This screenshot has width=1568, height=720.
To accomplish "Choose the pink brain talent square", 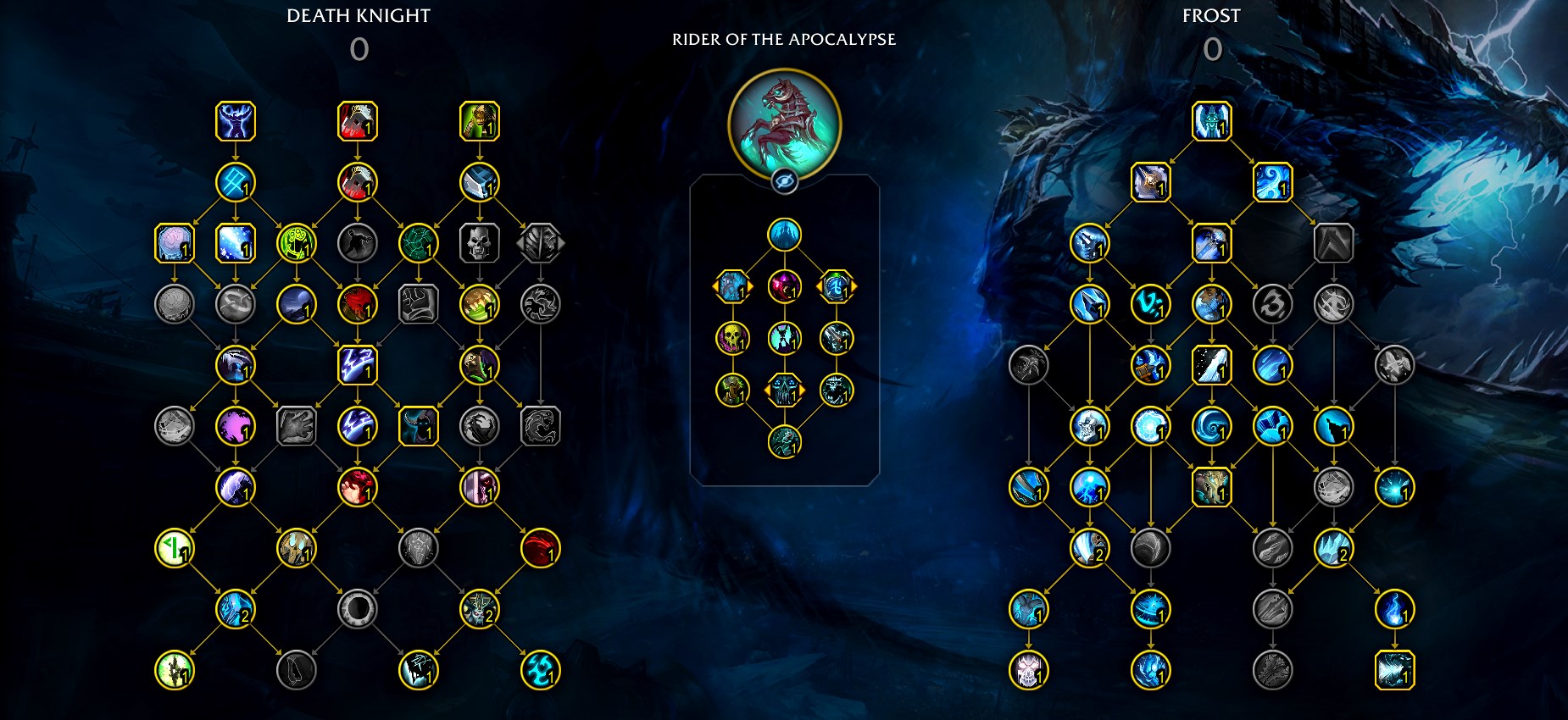I will (x=175, y=243).
